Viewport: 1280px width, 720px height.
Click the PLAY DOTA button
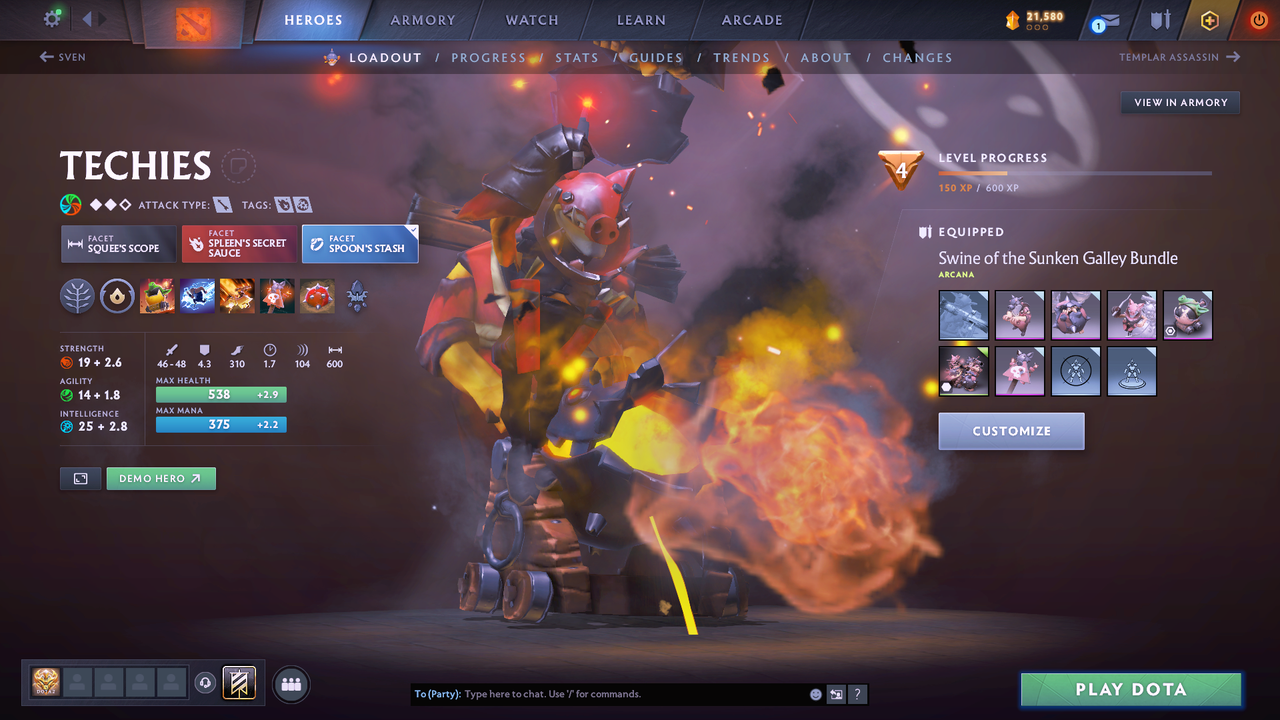[x=1130, y=689]
